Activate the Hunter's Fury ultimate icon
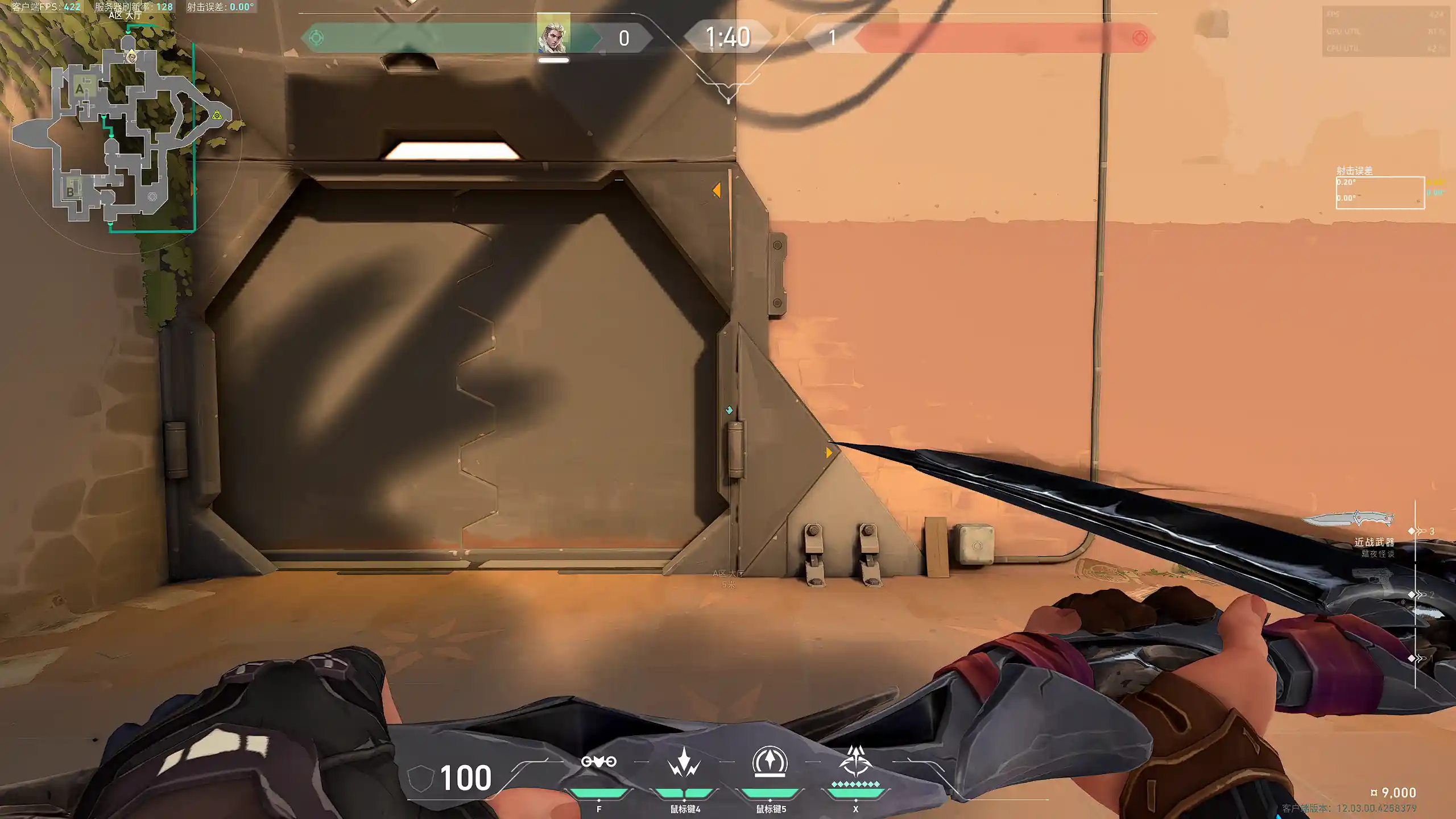The height and width of the screenshot is (819, 1456). 855,761
